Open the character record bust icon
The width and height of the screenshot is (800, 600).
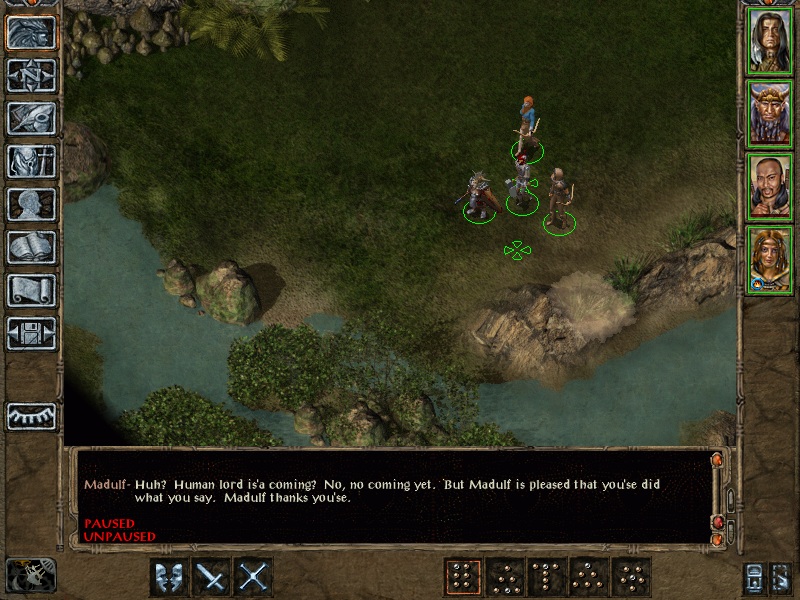tap(32, 205)
